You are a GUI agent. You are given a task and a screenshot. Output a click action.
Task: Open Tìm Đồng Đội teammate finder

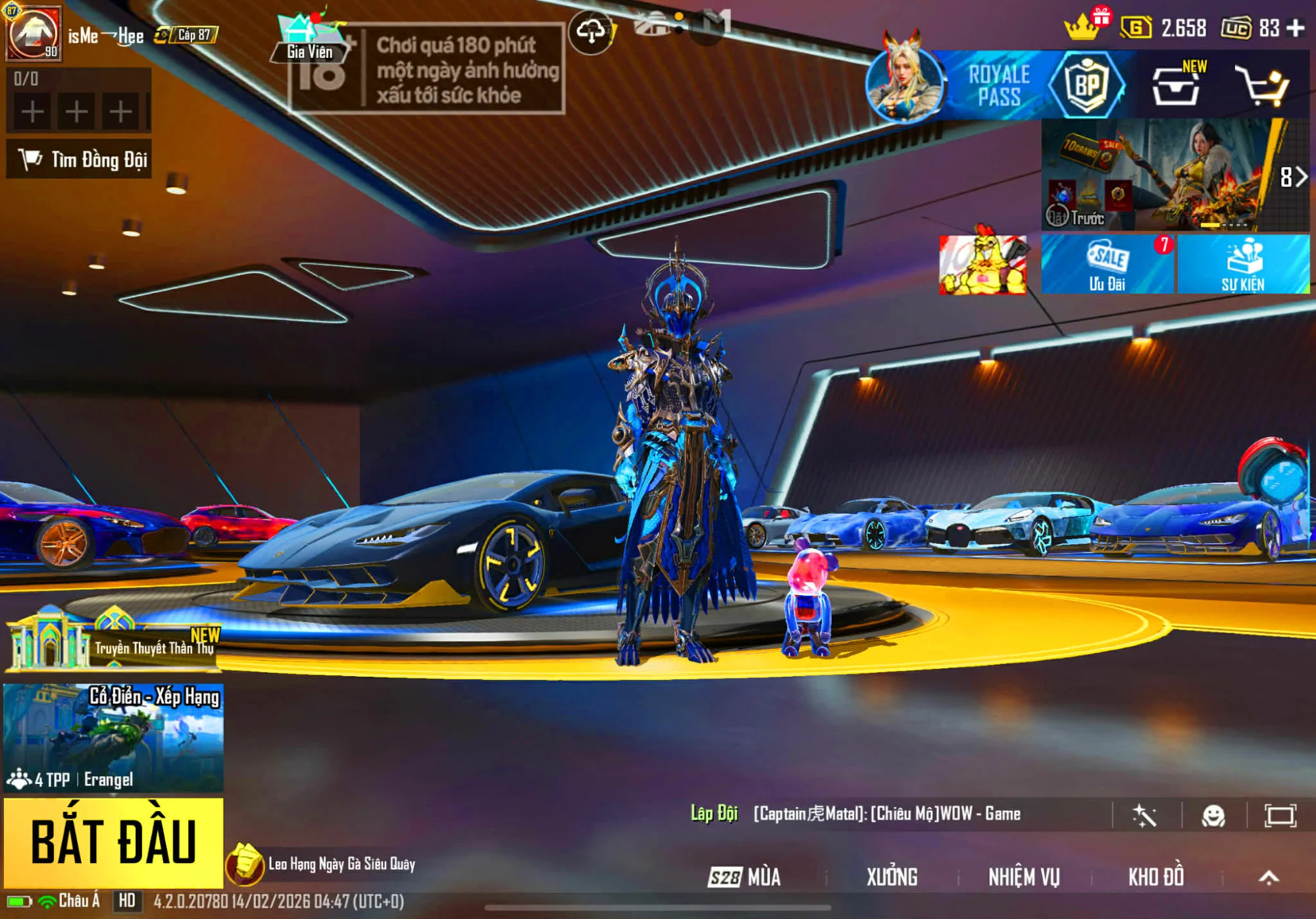click(80, 159)
